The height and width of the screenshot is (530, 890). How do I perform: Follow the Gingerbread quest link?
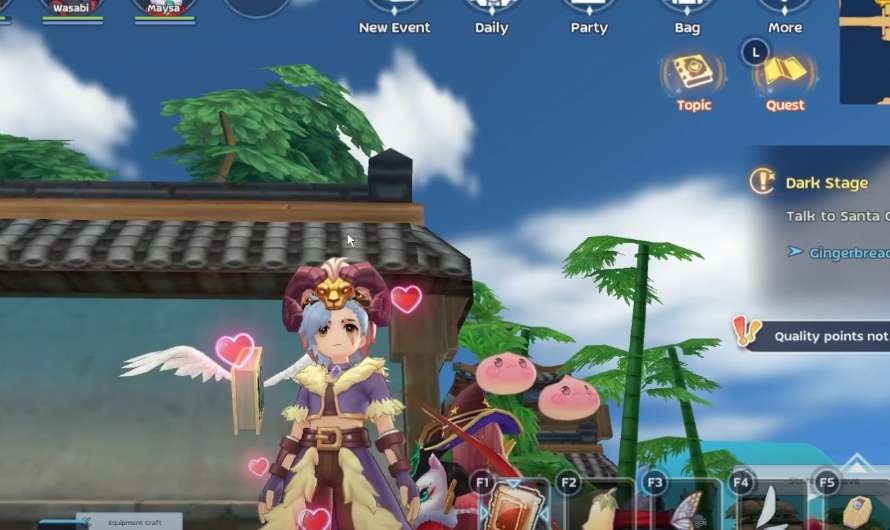[x=849, y=253]
